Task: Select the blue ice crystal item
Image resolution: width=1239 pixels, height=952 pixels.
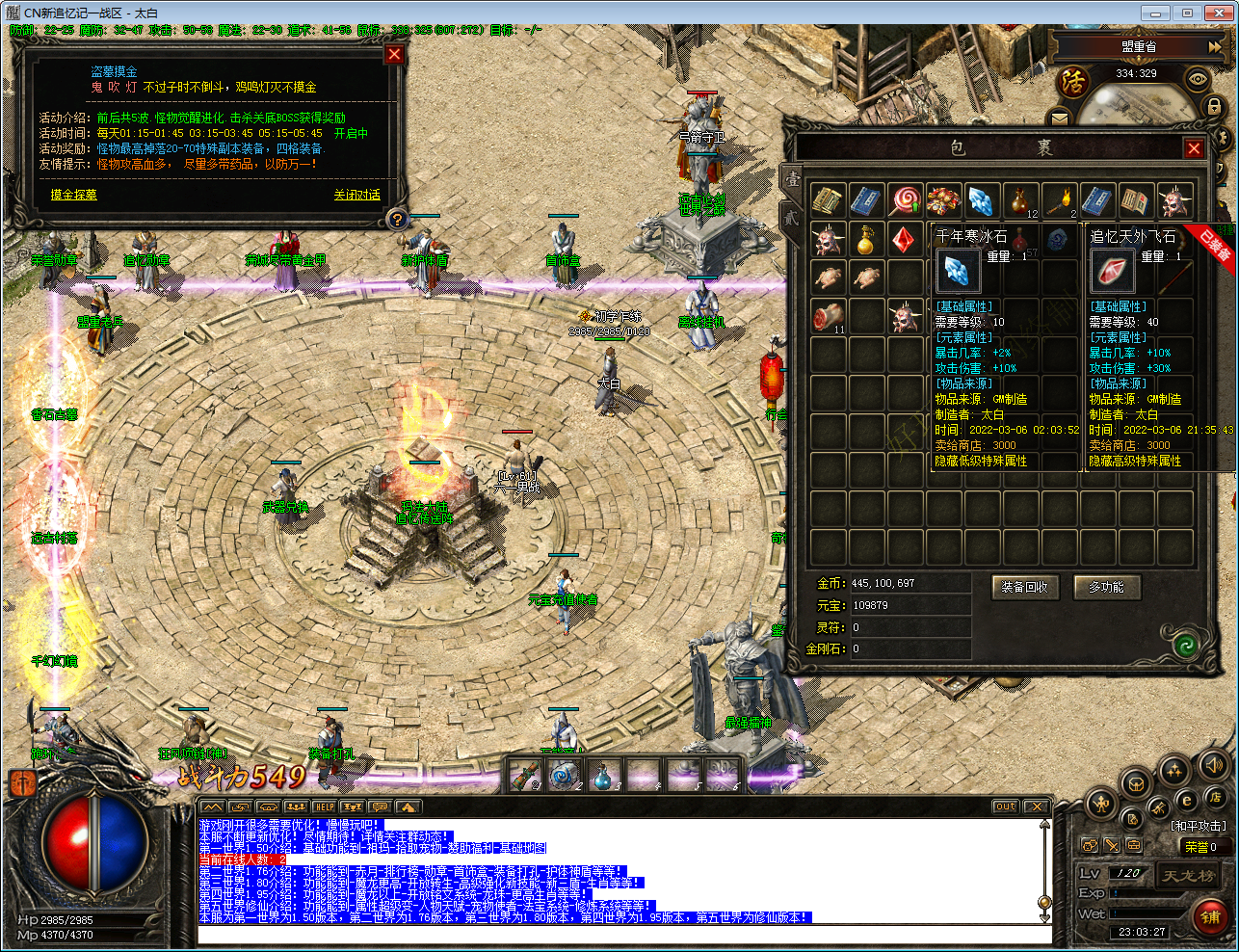Action: click(981, 200)
